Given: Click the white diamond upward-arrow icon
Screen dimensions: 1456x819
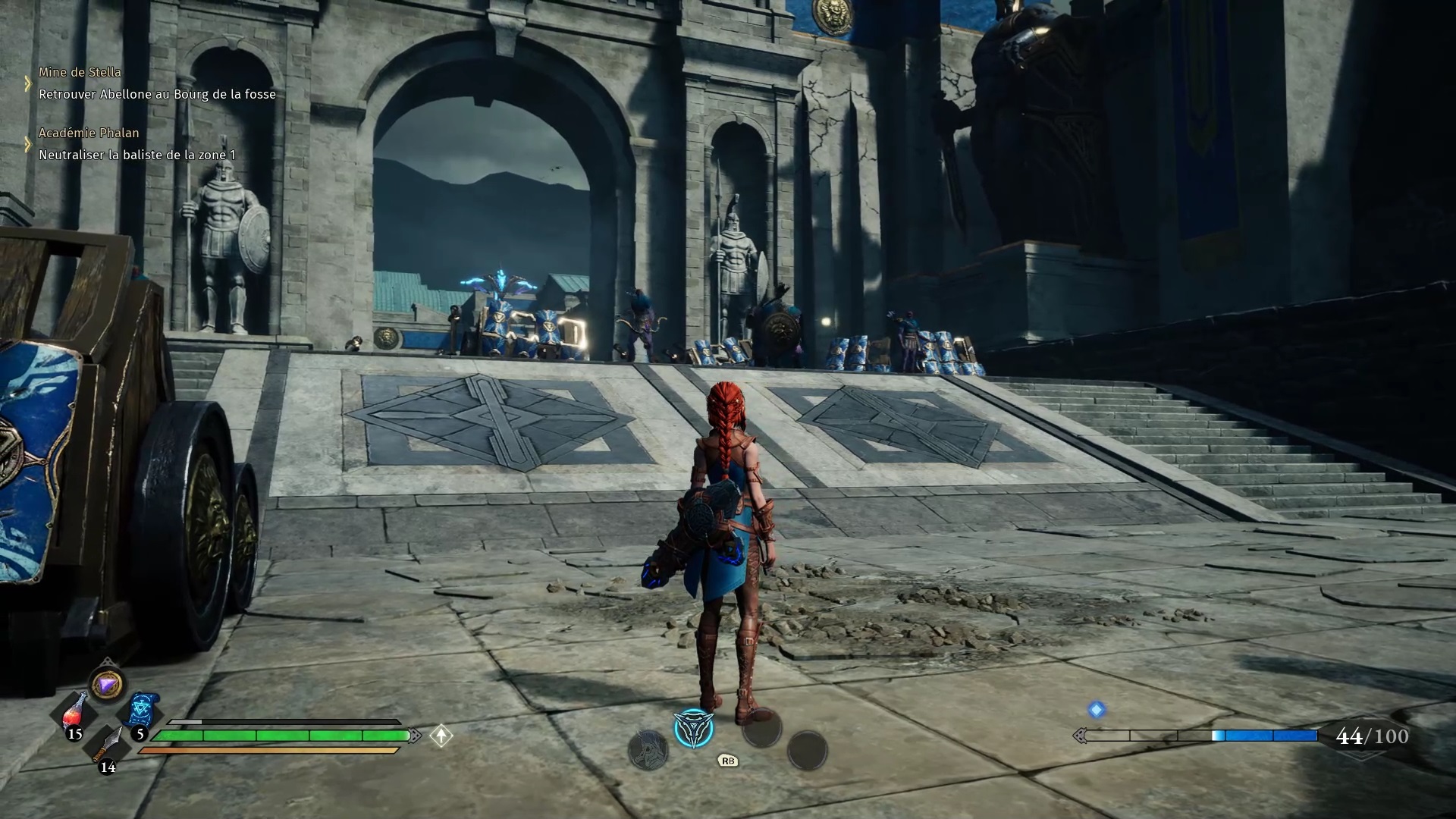Looking at the screenshot, I should (441, 736).
